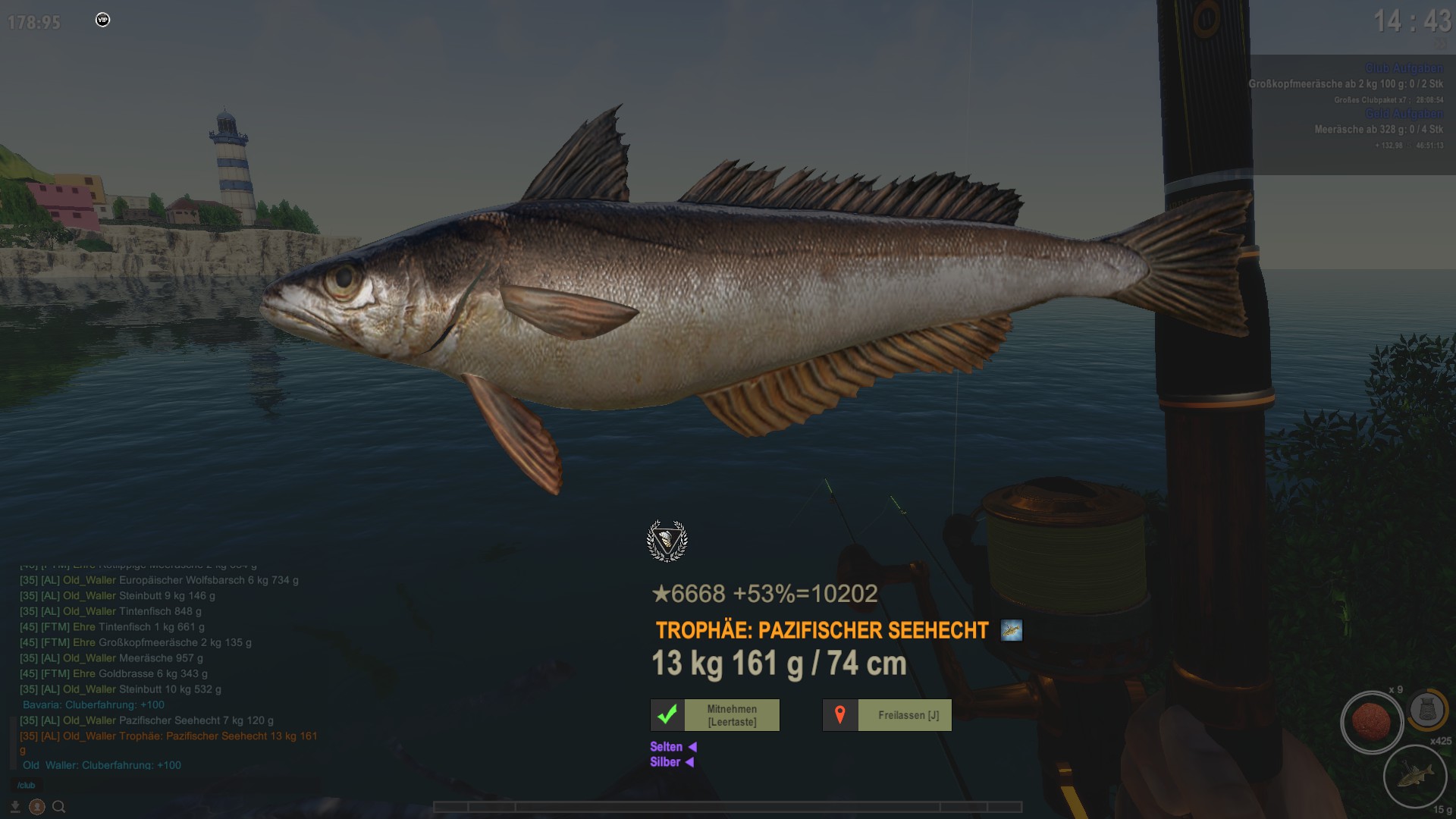Click the small fish icon beside trophy title
Image resolution: width=1456 pixels, height=819 pixels.
(x=1011, y=630)
